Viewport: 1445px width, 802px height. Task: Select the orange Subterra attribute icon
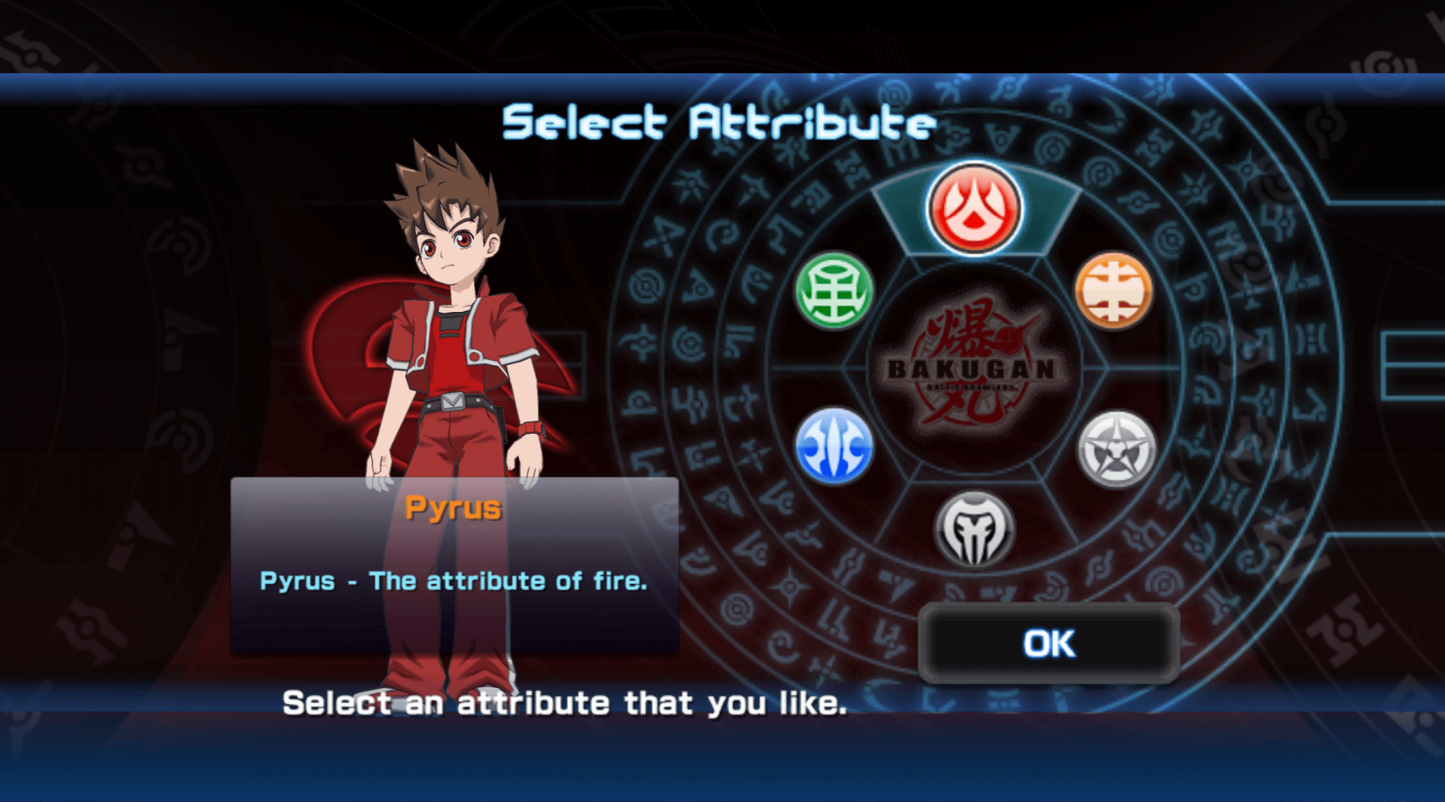tap(1114, 288)
